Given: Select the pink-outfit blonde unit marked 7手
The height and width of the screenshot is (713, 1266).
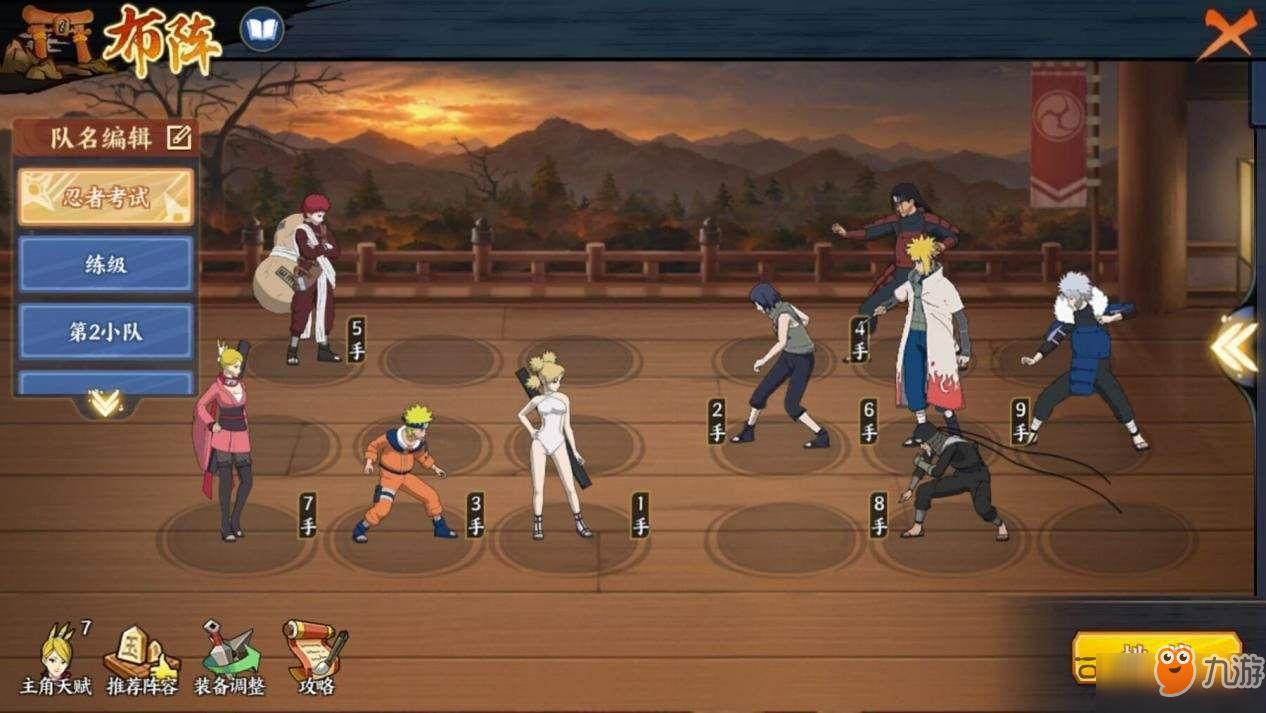Looking at the screenshot, I should 225,440.
